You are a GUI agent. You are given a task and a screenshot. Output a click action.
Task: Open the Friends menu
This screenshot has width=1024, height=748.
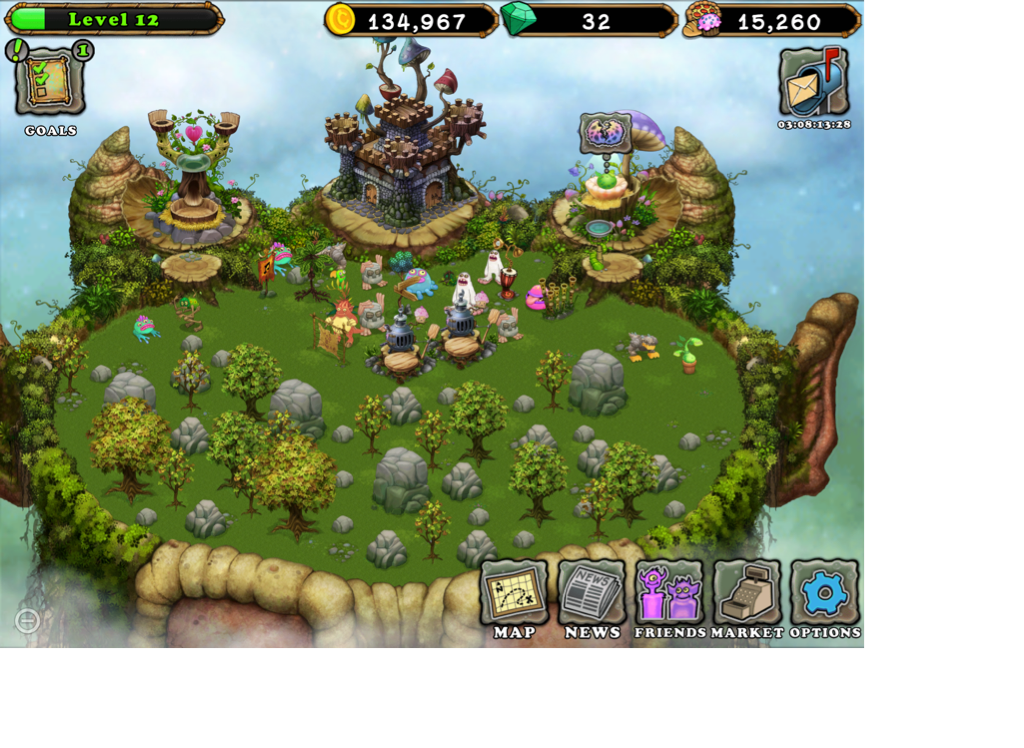(669, 593)
